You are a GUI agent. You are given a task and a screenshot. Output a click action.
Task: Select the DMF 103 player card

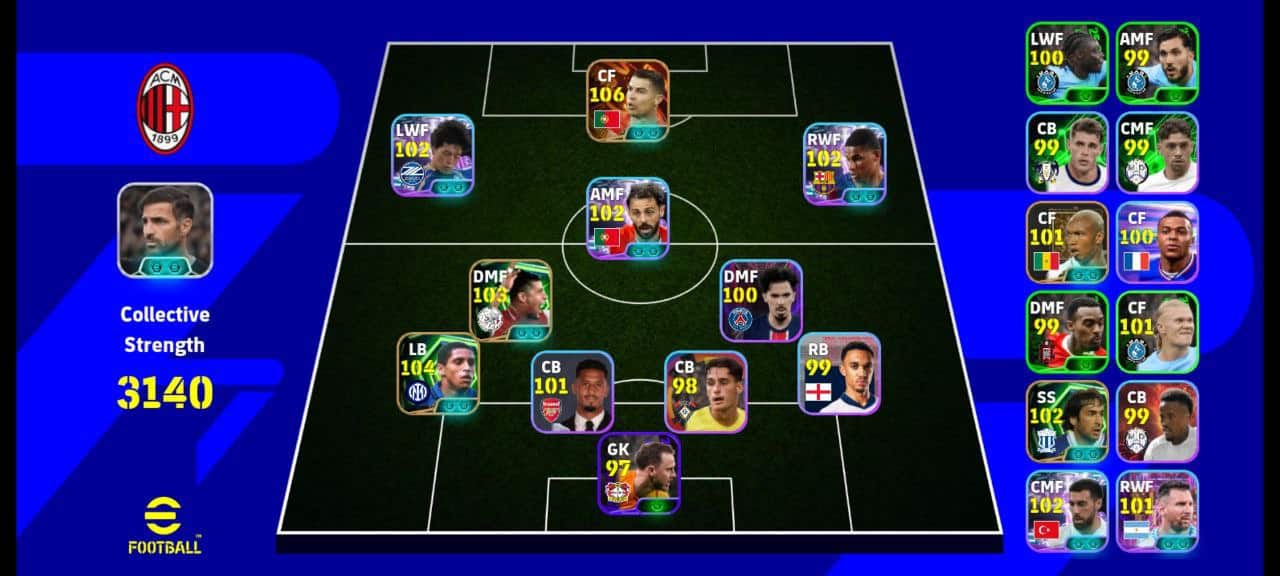510,300
